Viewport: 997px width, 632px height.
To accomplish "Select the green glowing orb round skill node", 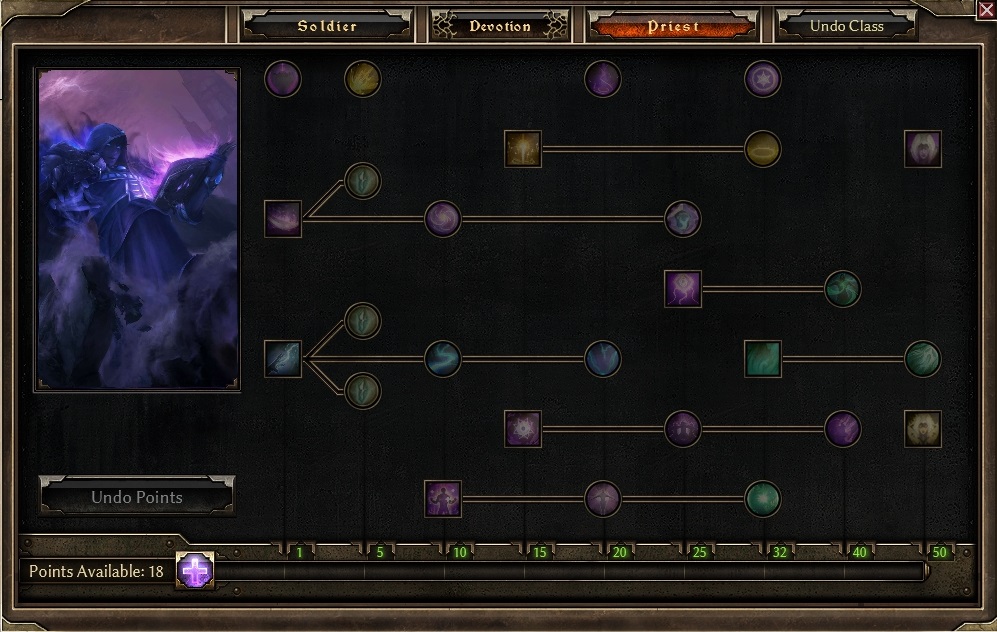I will (763, 499).
